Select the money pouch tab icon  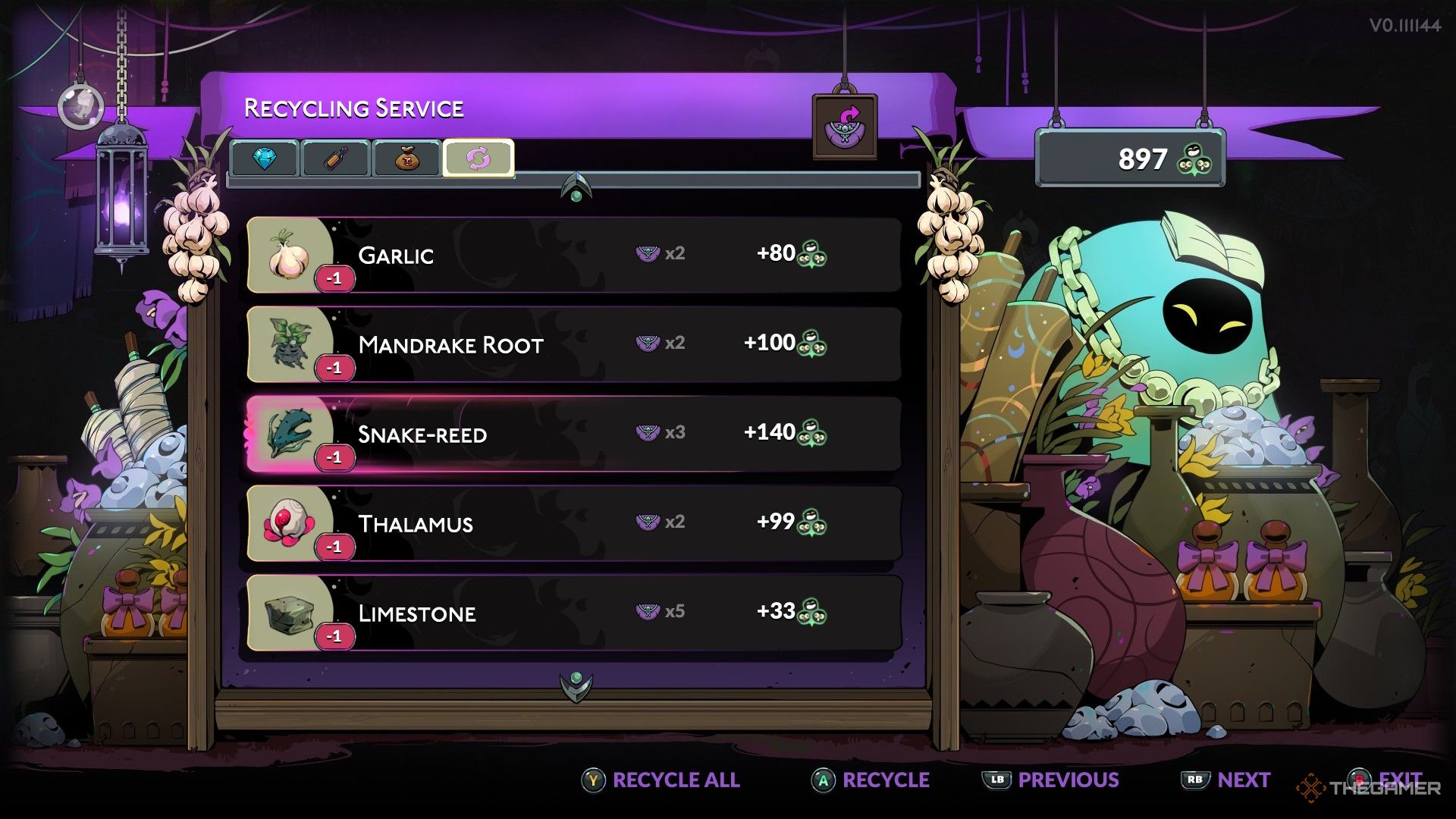405,158
